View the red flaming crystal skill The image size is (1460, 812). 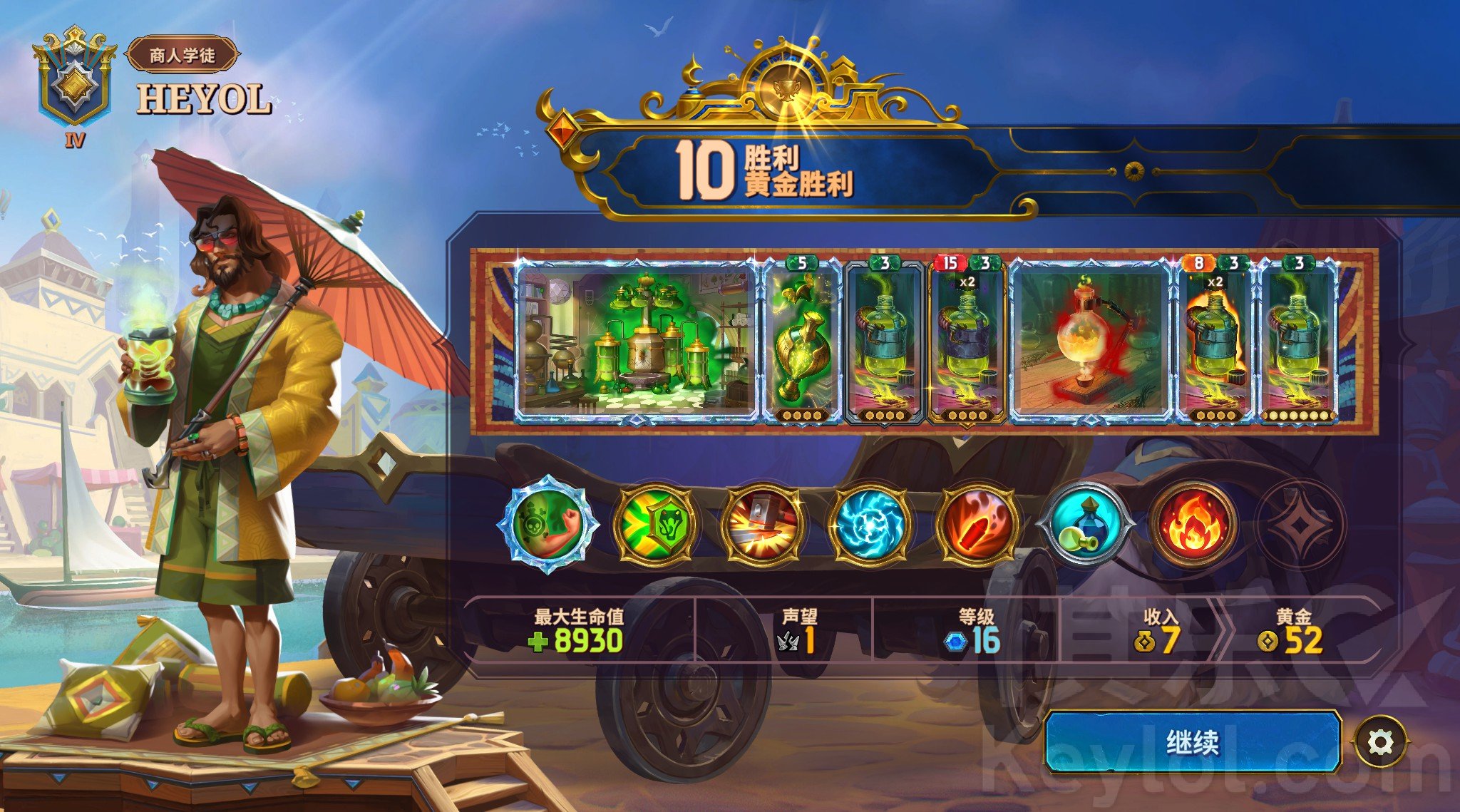pyautogui.click(x=978, y=525)
